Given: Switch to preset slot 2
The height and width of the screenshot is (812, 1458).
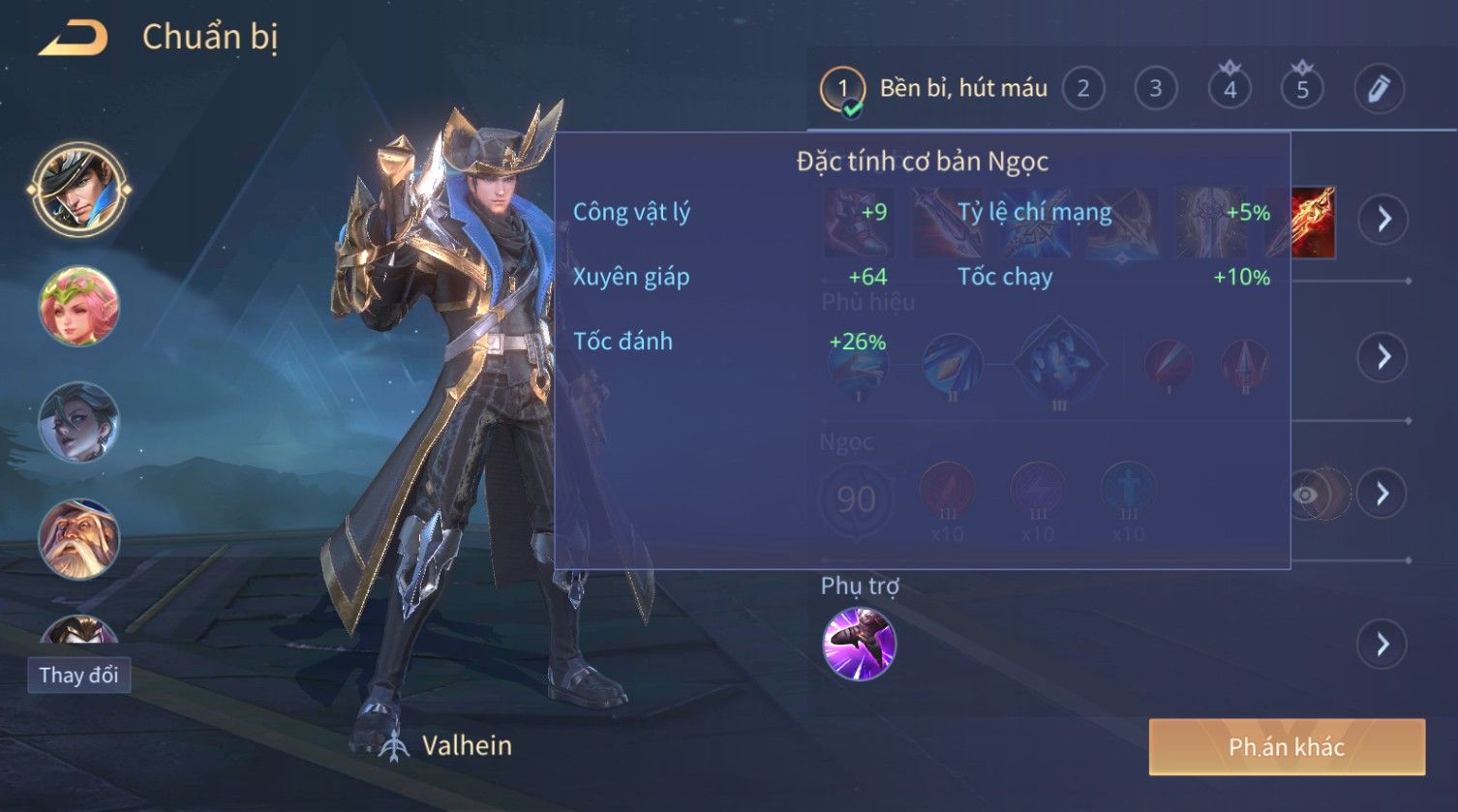Looking at the screenshot, I should coord(1083,89).
